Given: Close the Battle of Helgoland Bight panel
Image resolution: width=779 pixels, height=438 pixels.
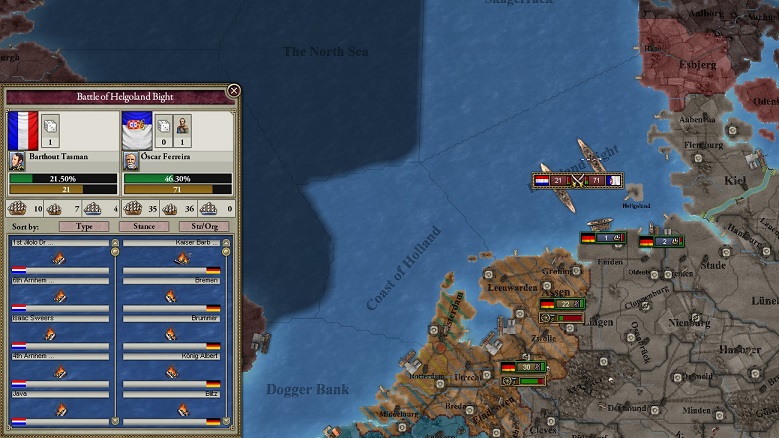Looking at the screenshot, I should [233, 91].
